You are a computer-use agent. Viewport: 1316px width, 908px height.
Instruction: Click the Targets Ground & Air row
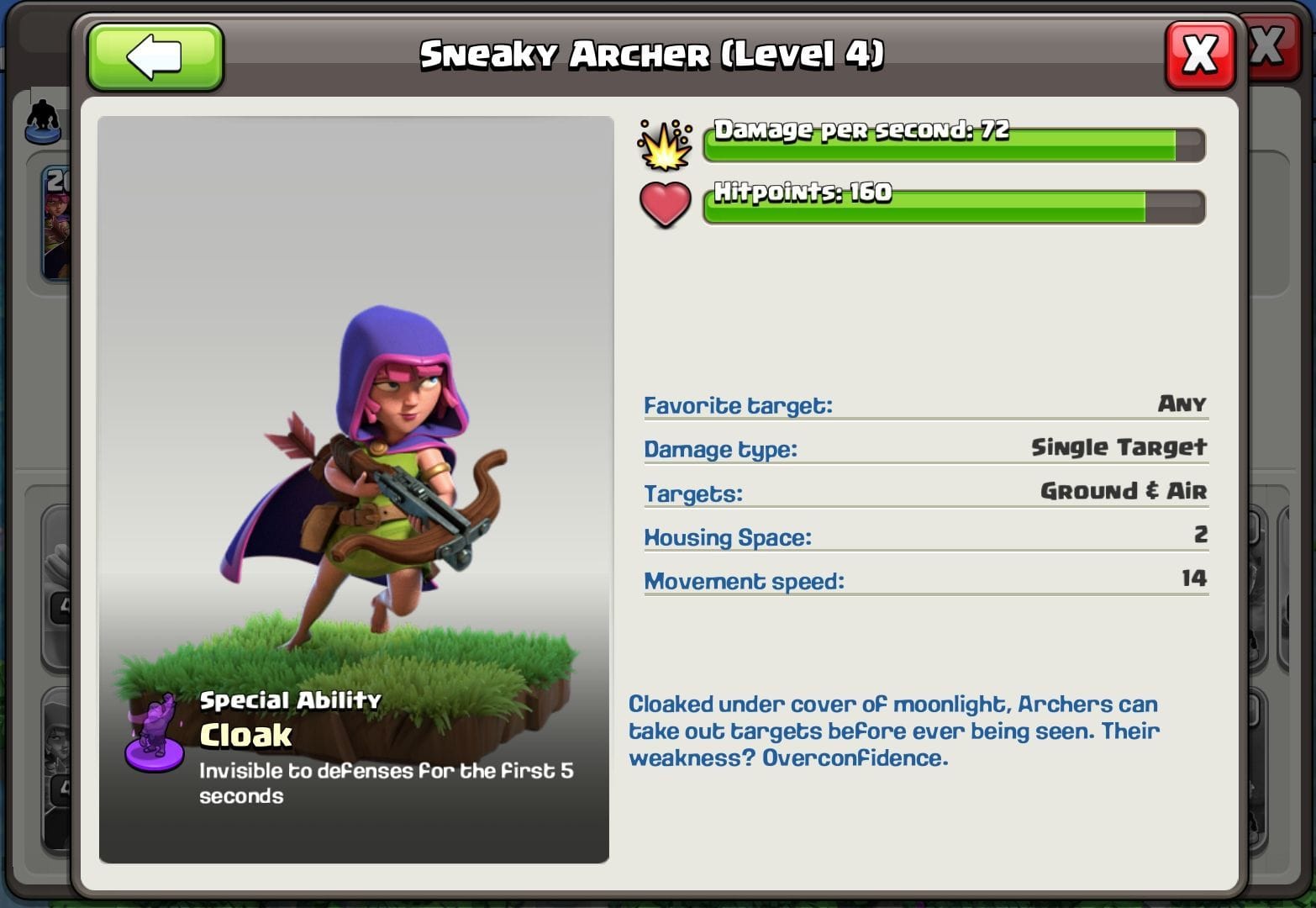click(924, 493)
